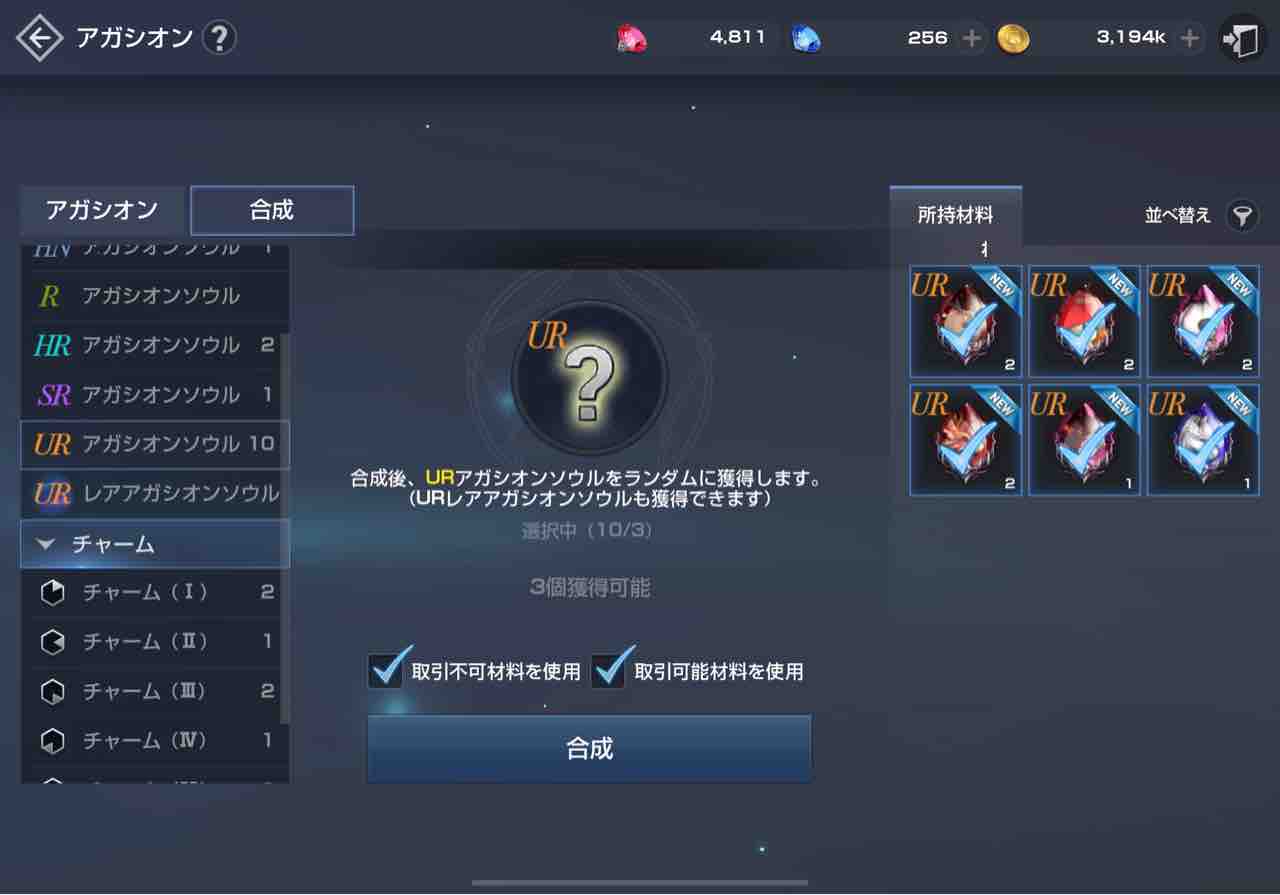Tap the gold coin currency icon

point(1013,37)
